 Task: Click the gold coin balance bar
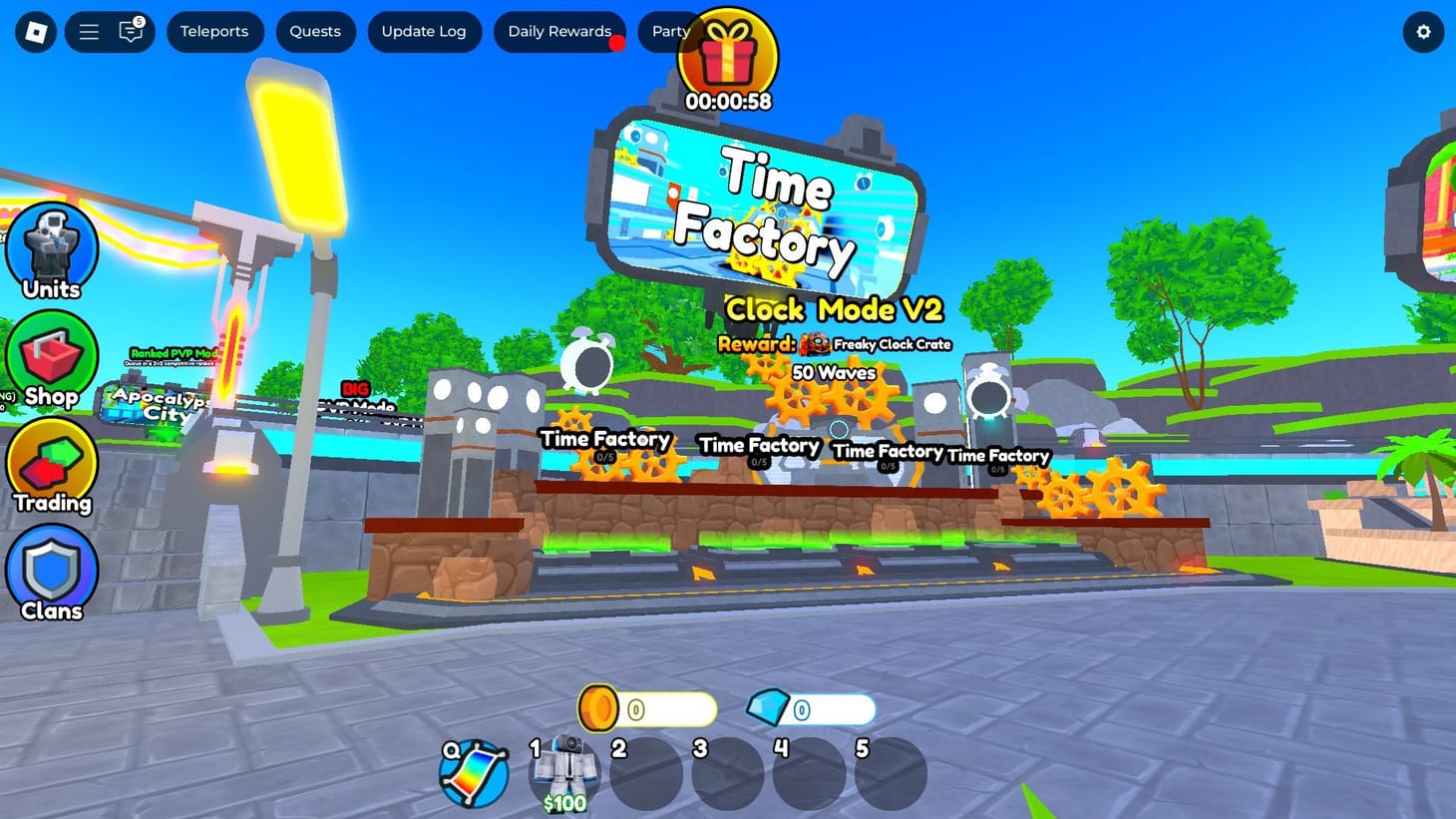click(646, 708)
